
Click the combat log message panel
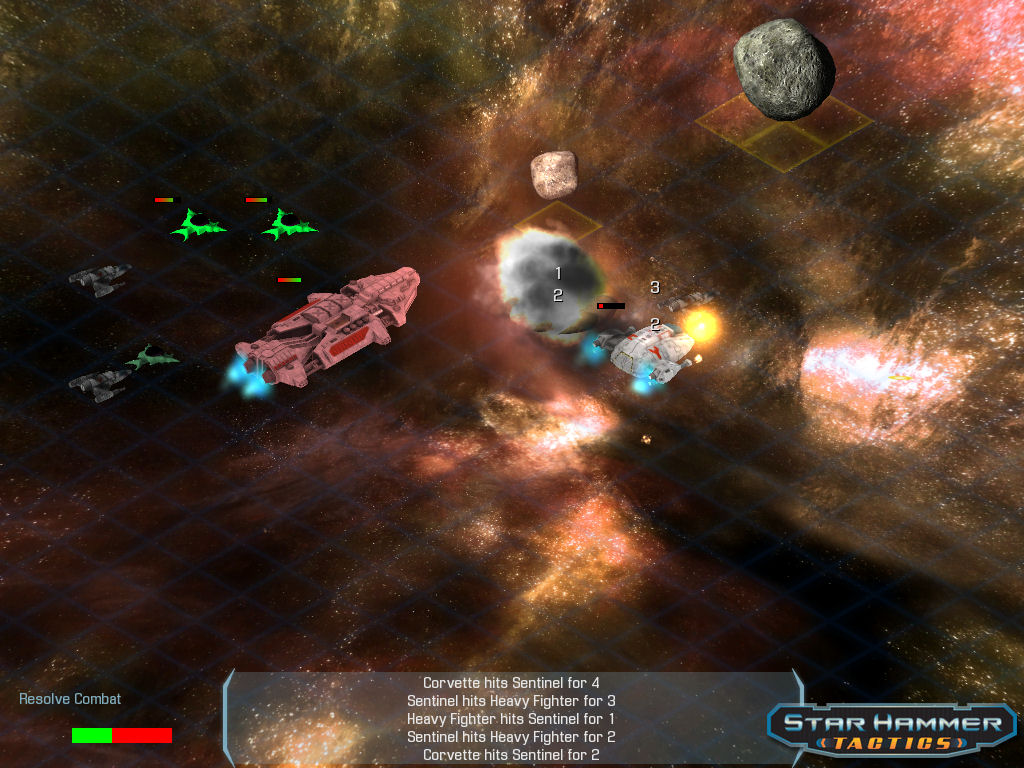[x=511, y=719]
